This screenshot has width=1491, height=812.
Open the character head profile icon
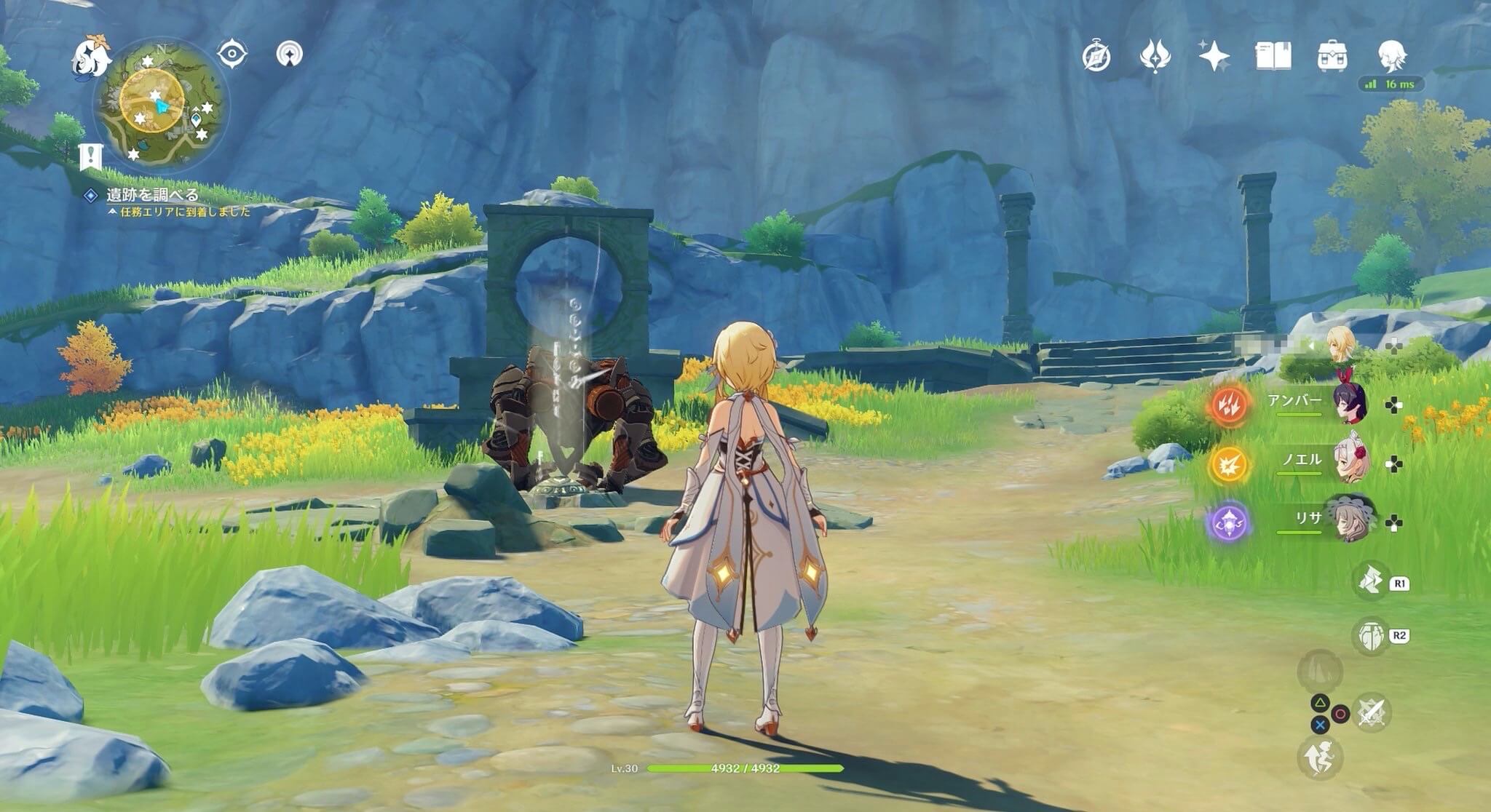pyautogui.click(x=1393, y=56)
